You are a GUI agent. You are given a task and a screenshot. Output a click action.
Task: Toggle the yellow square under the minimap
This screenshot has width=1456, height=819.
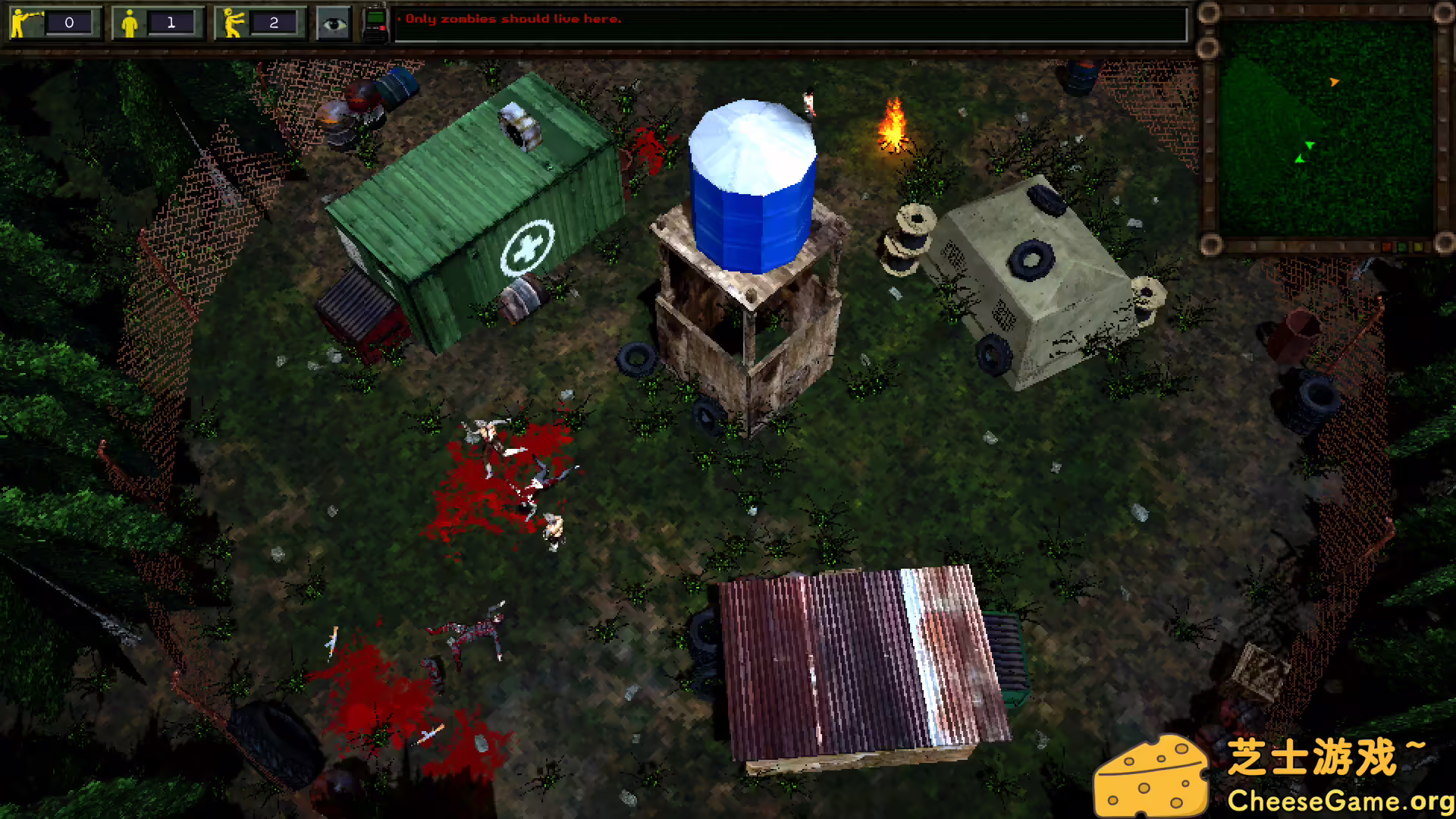tap(1418, 246)
